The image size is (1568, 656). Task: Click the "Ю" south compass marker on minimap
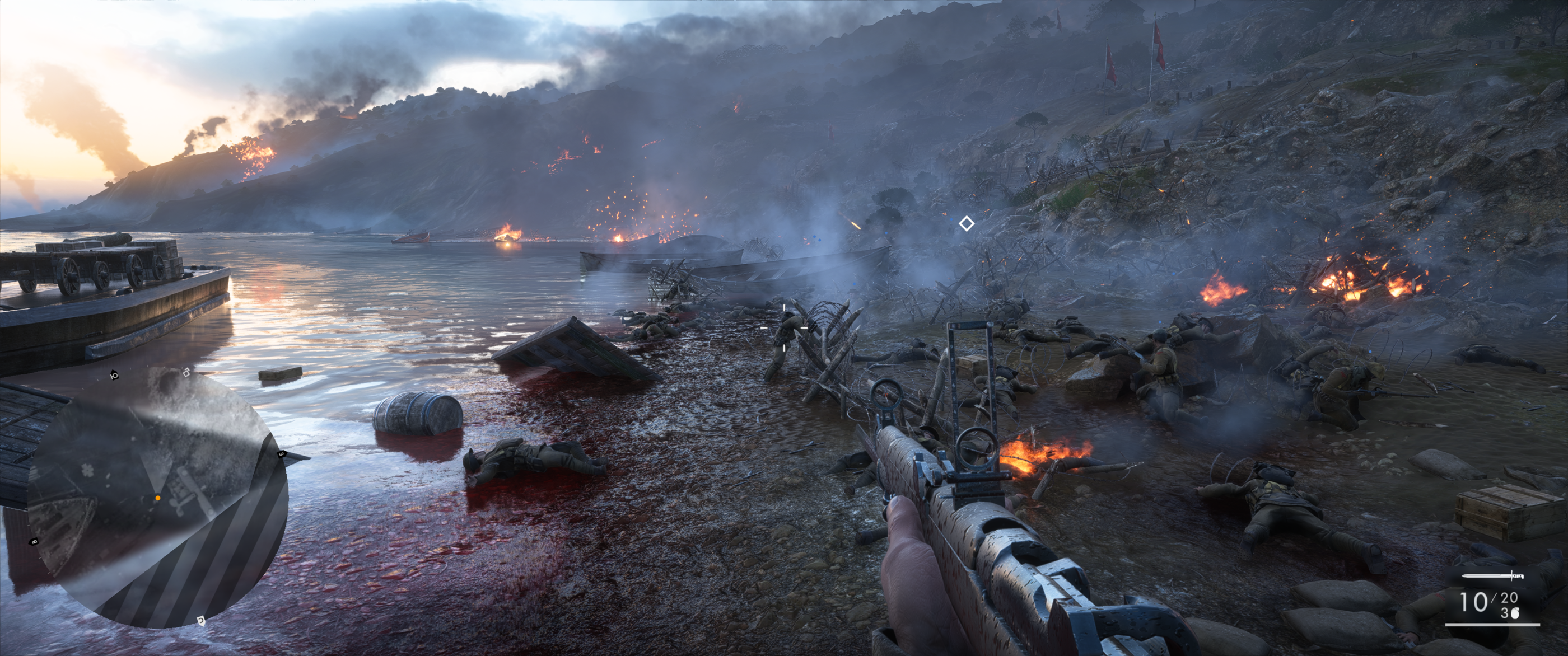(x=113, y=377)
